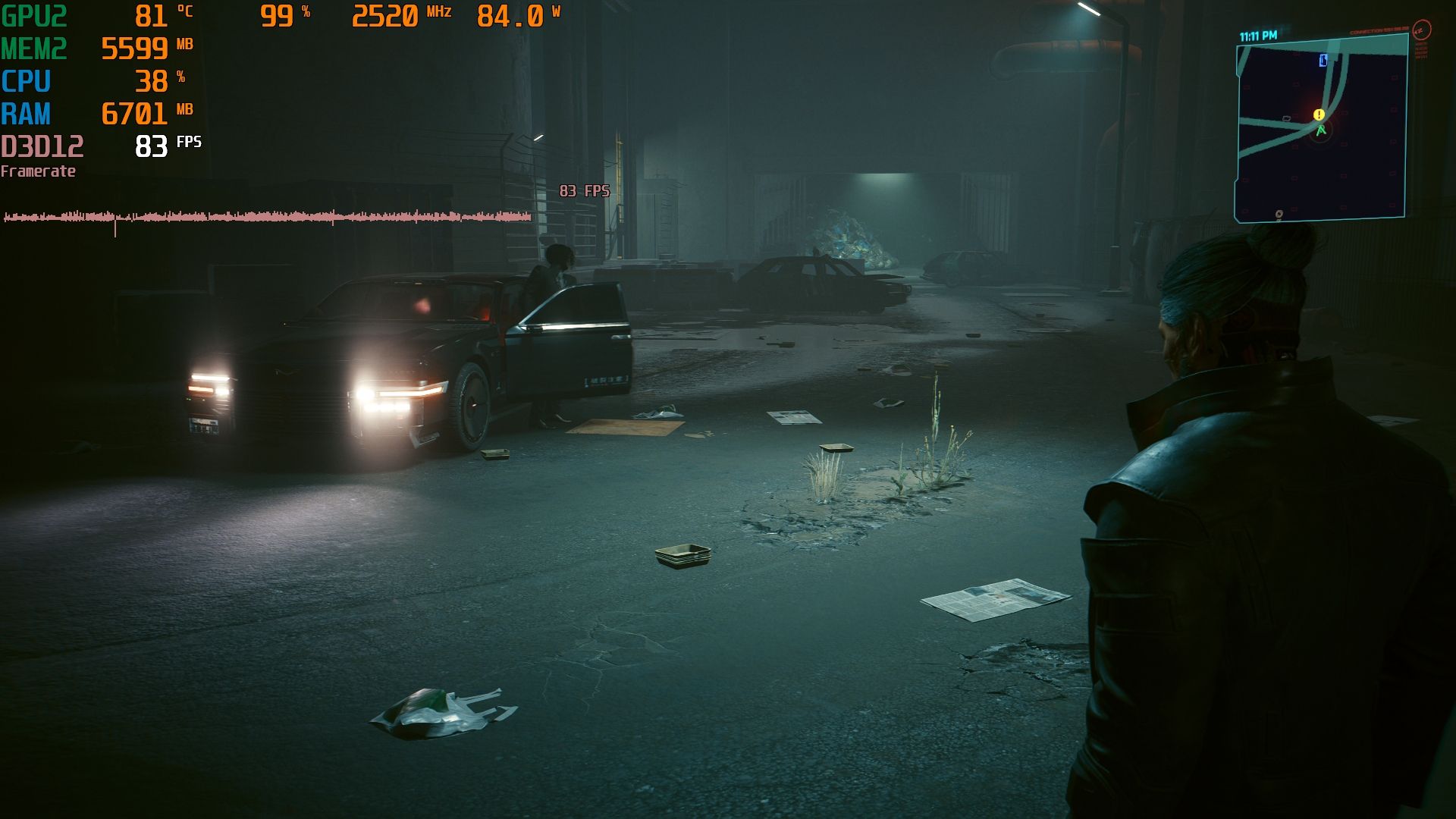Select the small grey marker at minimap bottom edge
Image resolution: width=1456 pixels, height=819 pixels.
point(1279,215)
